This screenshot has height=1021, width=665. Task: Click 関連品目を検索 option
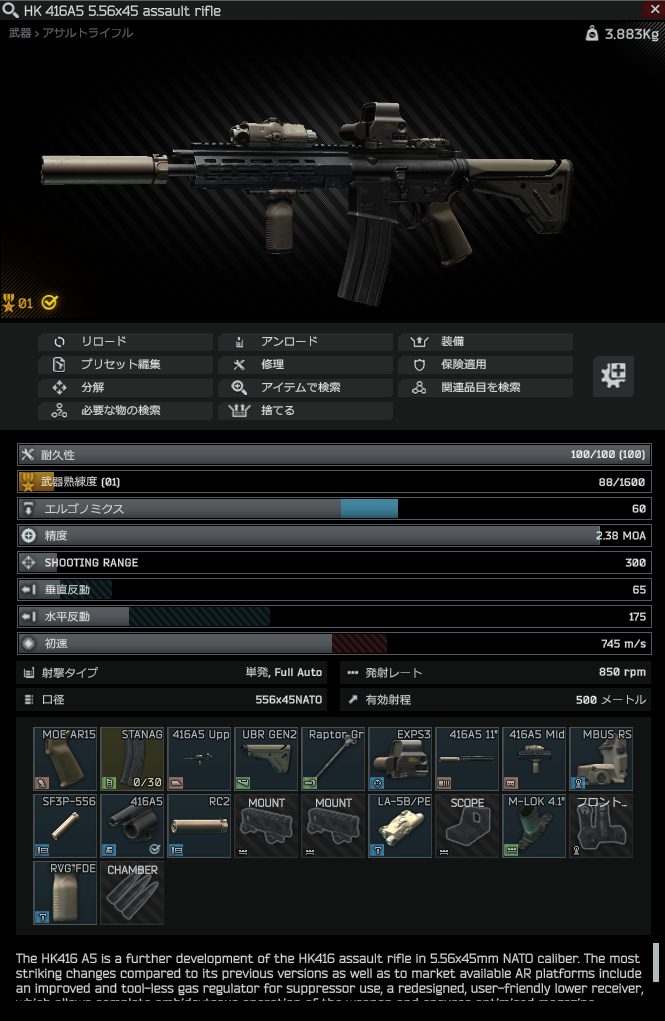pyautogui.click(x=486, y=388)
